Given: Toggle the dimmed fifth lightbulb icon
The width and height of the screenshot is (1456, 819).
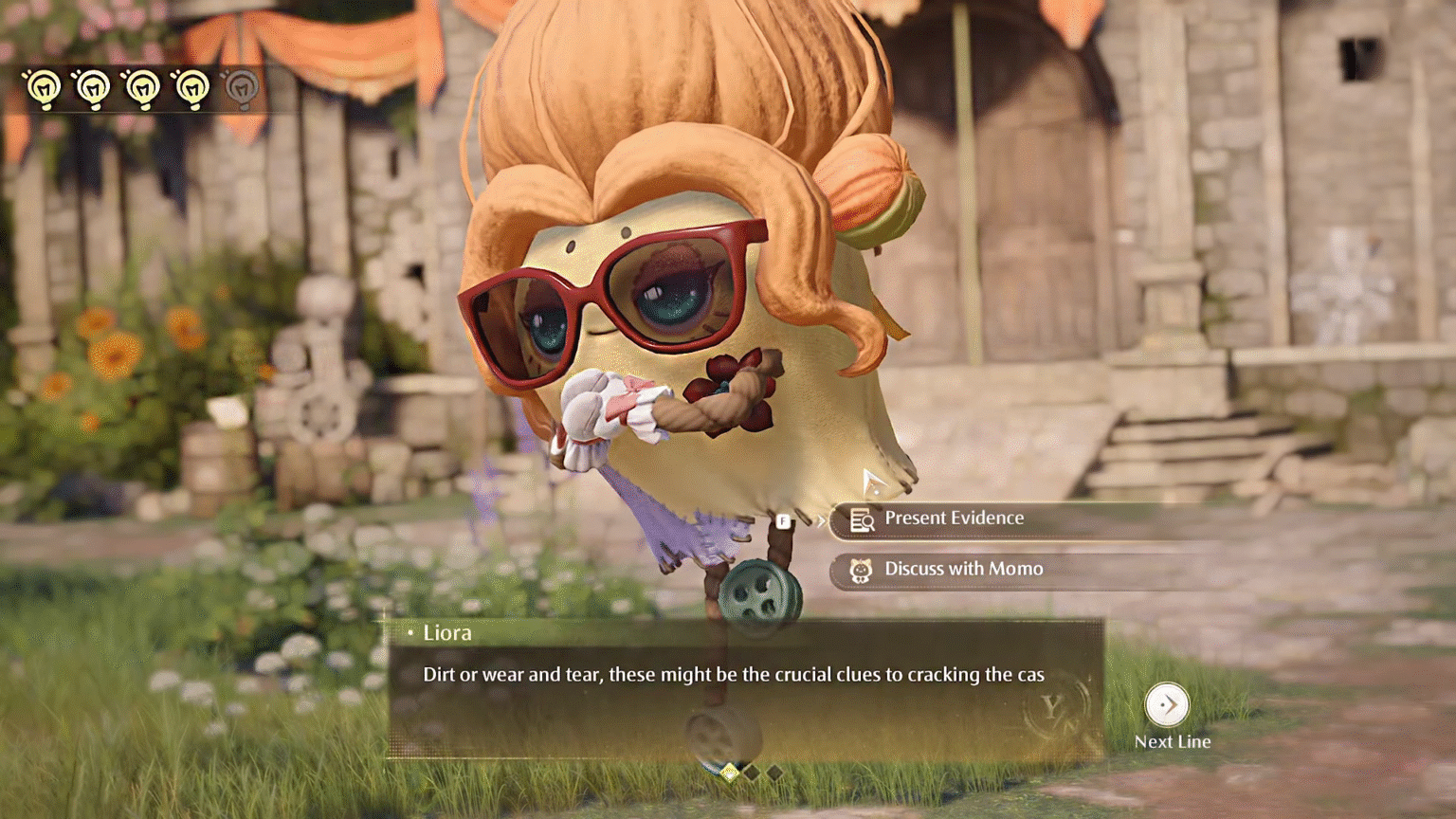Looking at the screenshot, I should (x=241, y=87).
